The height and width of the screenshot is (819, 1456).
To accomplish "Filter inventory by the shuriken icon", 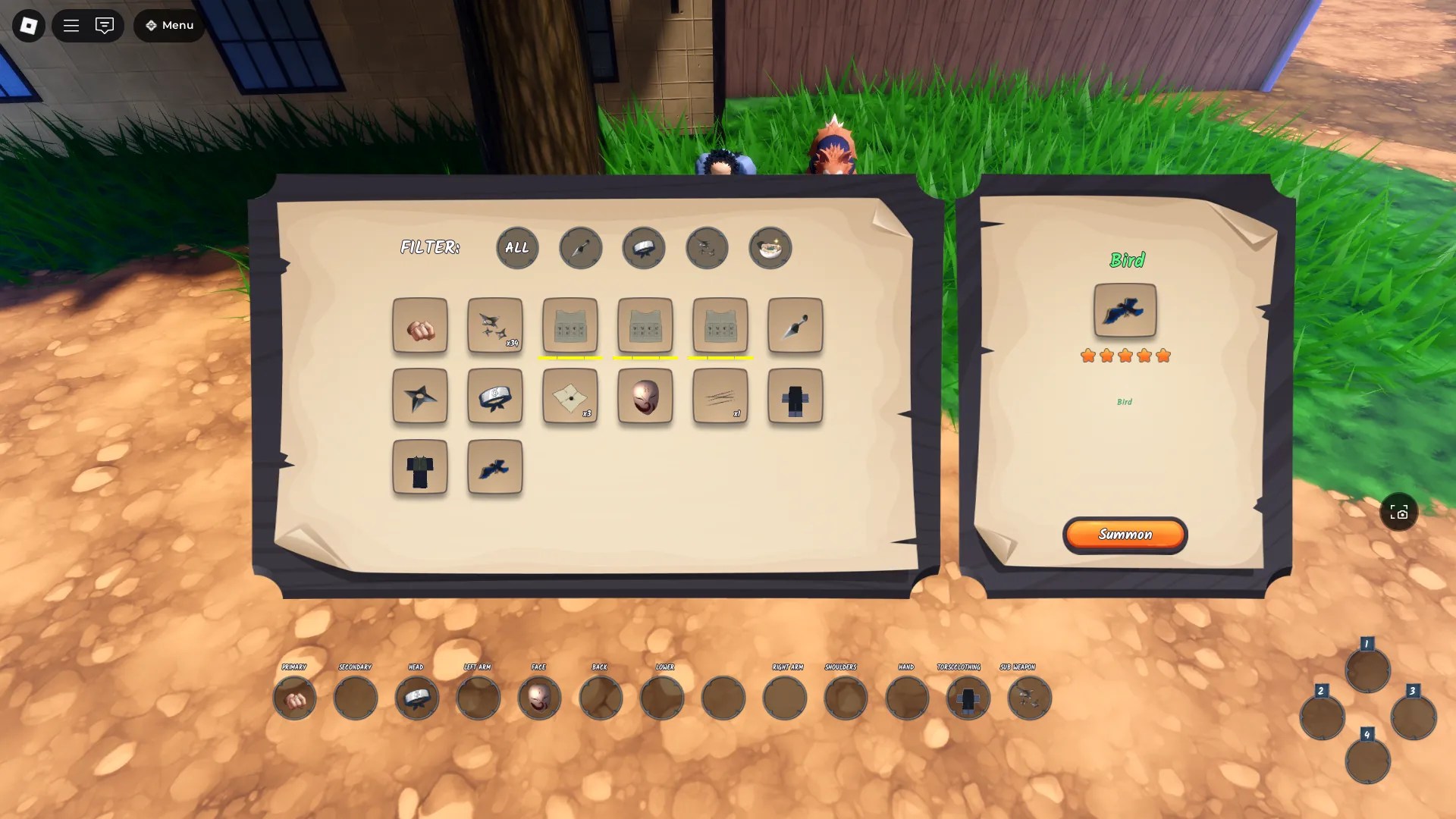I will point(707,248).
